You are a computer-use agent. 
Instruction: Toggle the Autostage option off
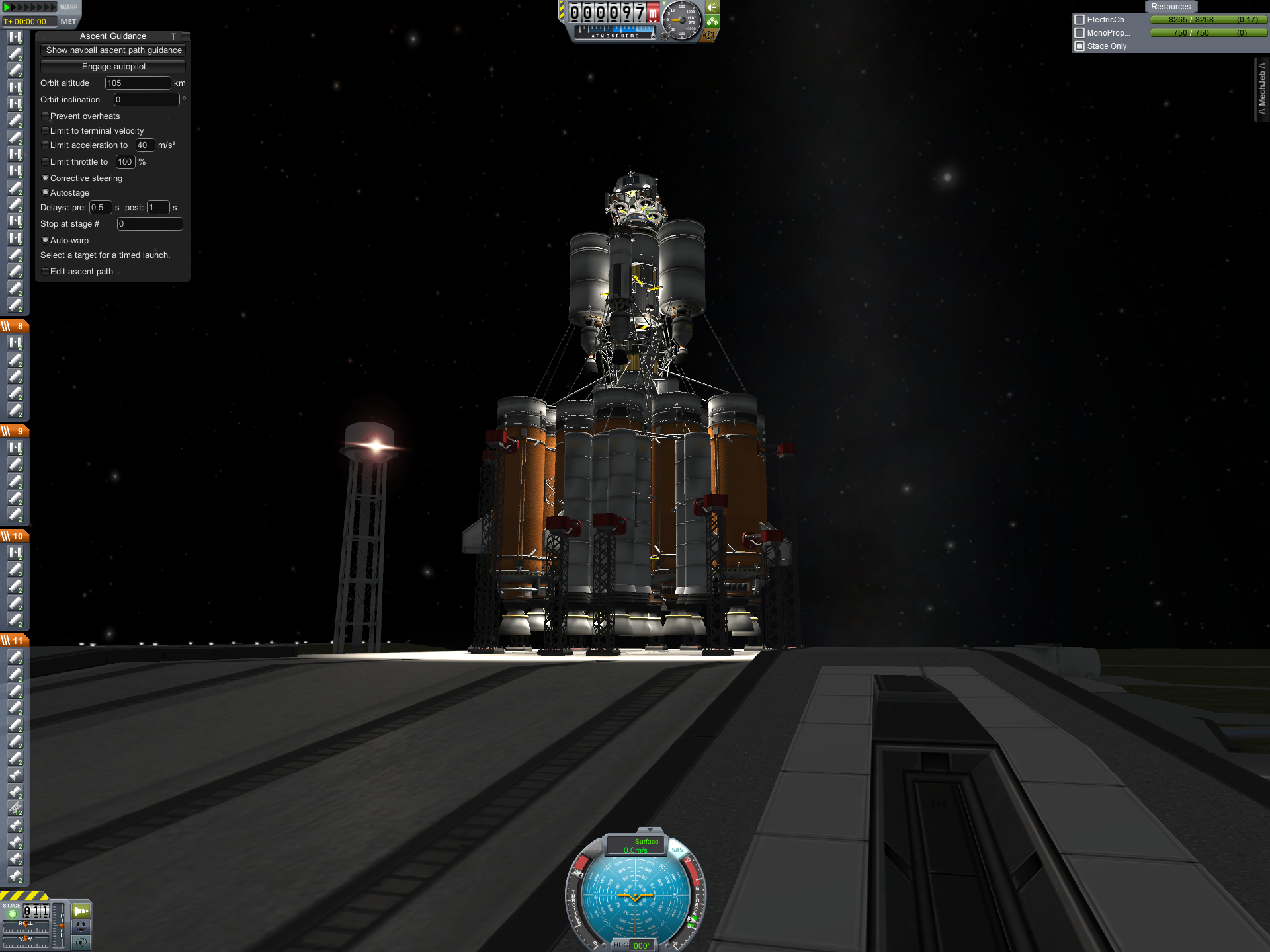click(x=45, y=193)
